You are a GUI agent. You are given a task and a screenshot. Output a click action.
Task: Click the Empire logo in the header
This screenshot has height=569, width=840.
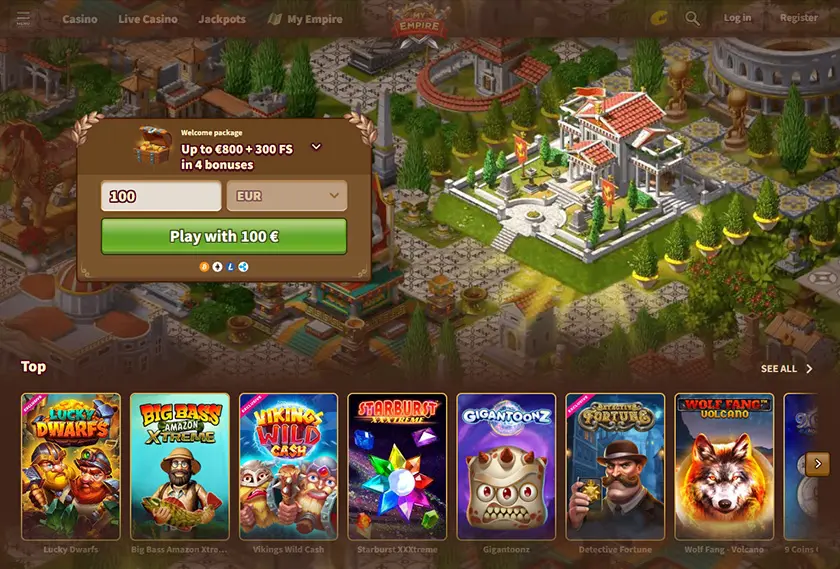coord(420,20)
